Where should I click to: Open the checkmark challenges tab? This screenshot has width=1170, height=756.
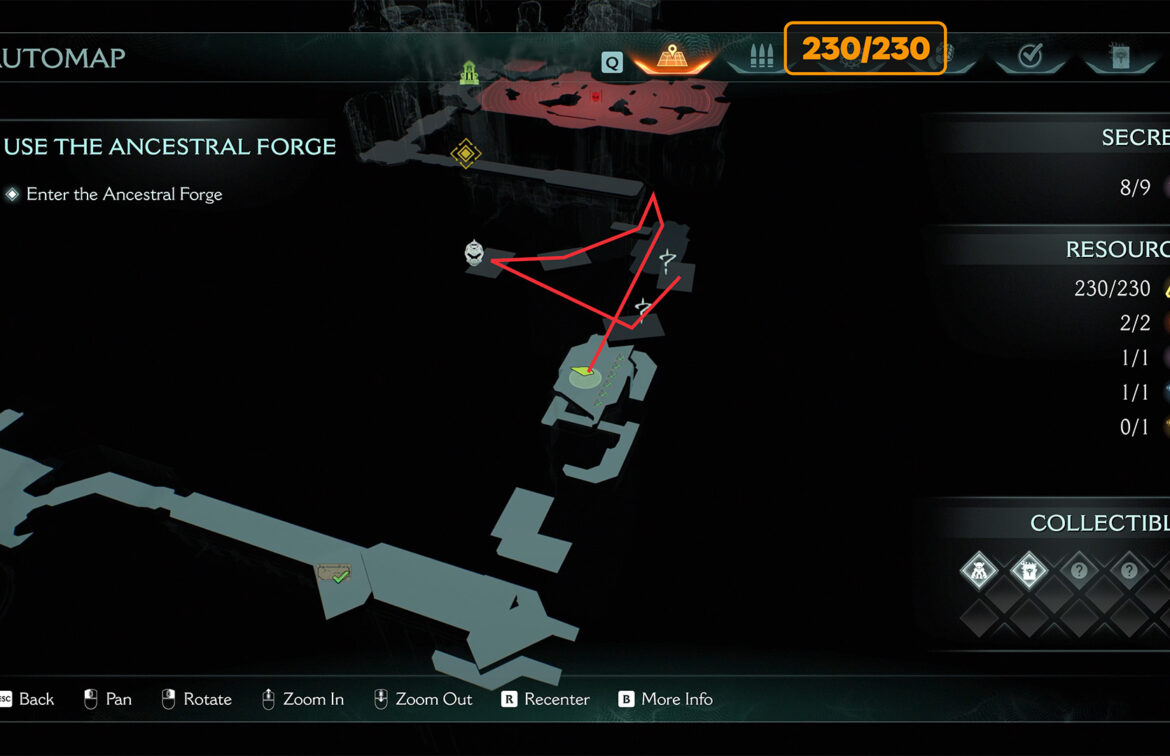pos(1030,56)
